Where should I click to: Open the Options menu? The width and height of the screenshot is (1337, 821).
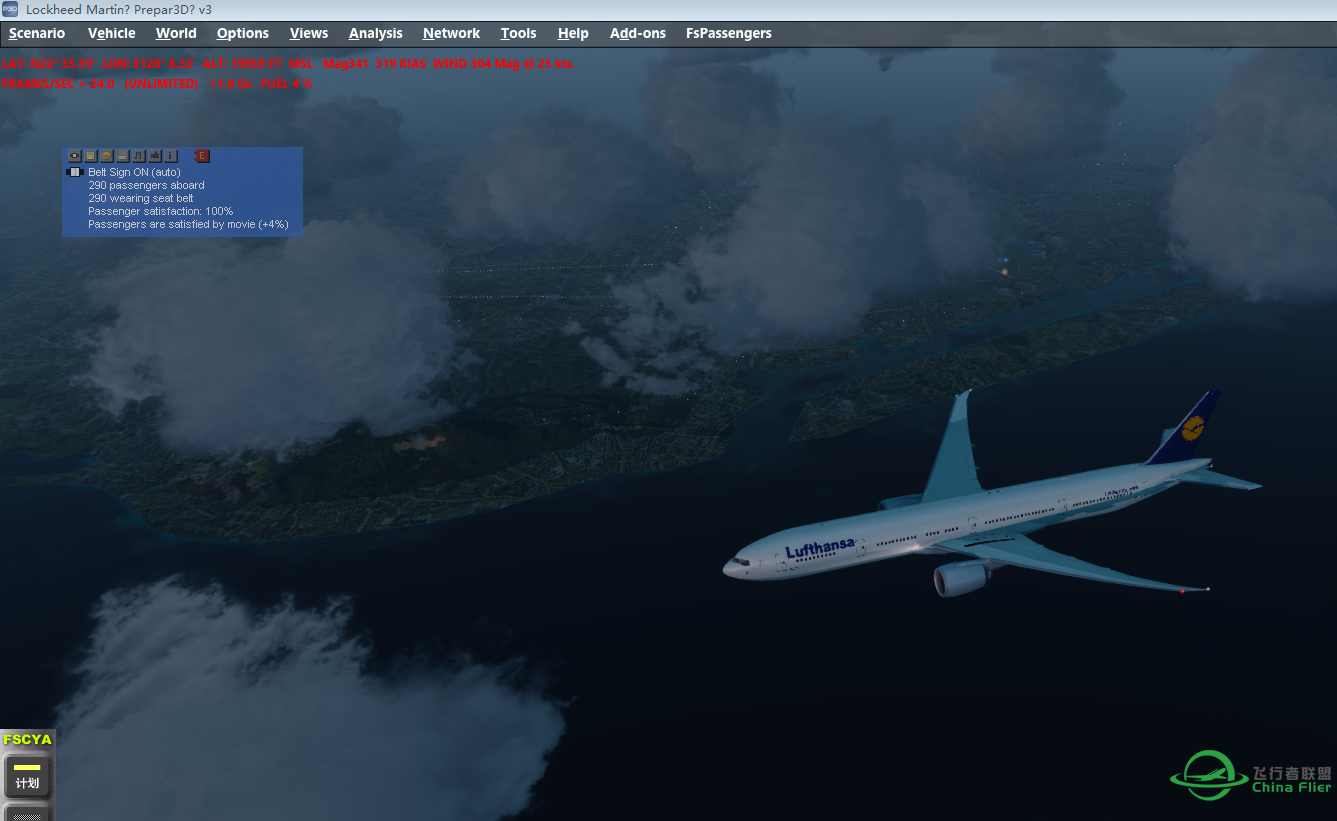click(243, 33)
